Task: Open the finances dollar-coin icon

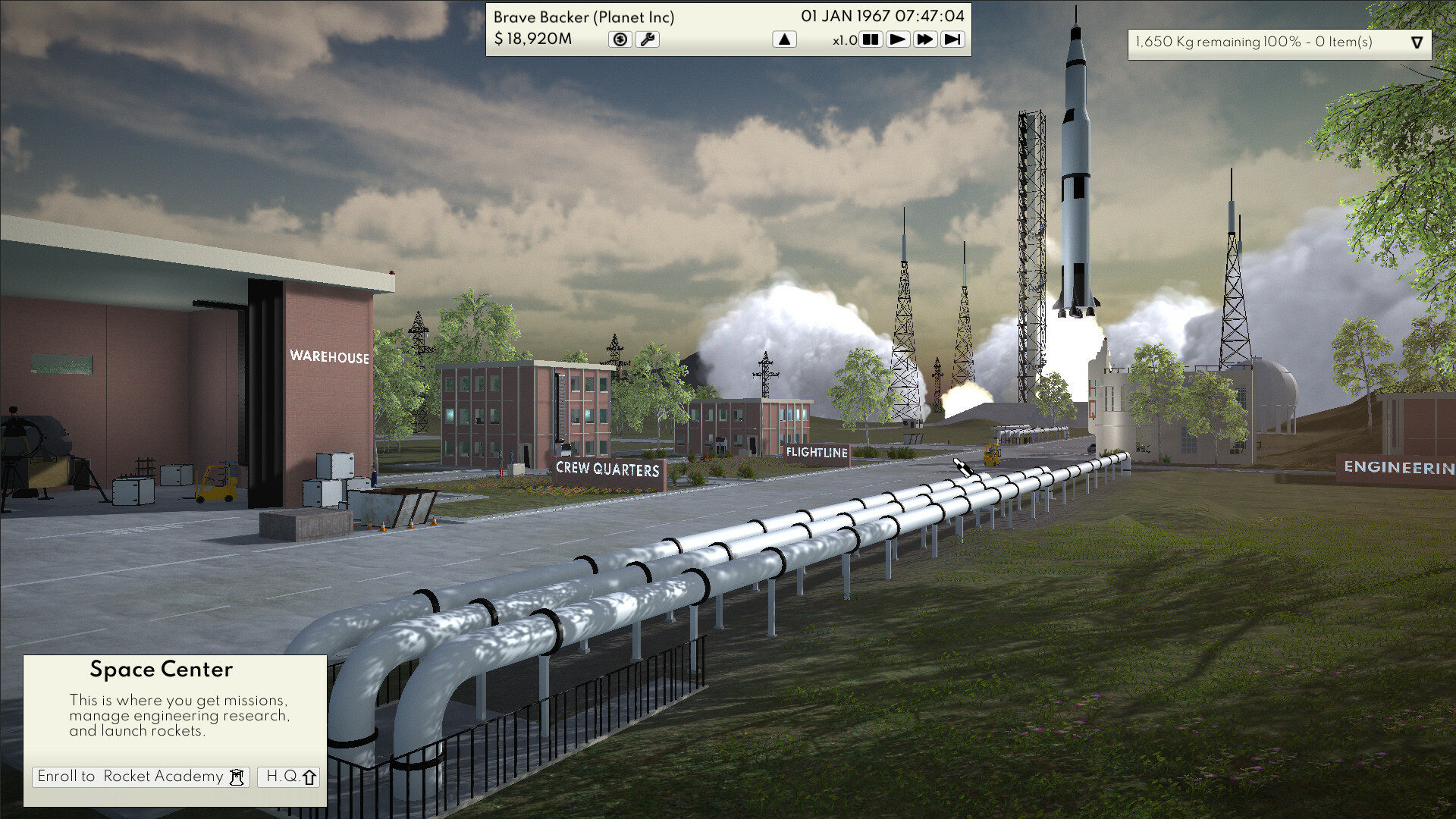Action: tap(620, 39)
